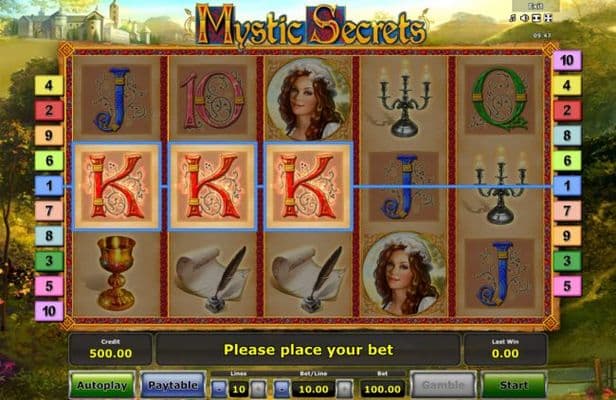This screenshot has height=400, width=616.
Task: Raise the Bet/Line amount
Action: coord(342,387)
